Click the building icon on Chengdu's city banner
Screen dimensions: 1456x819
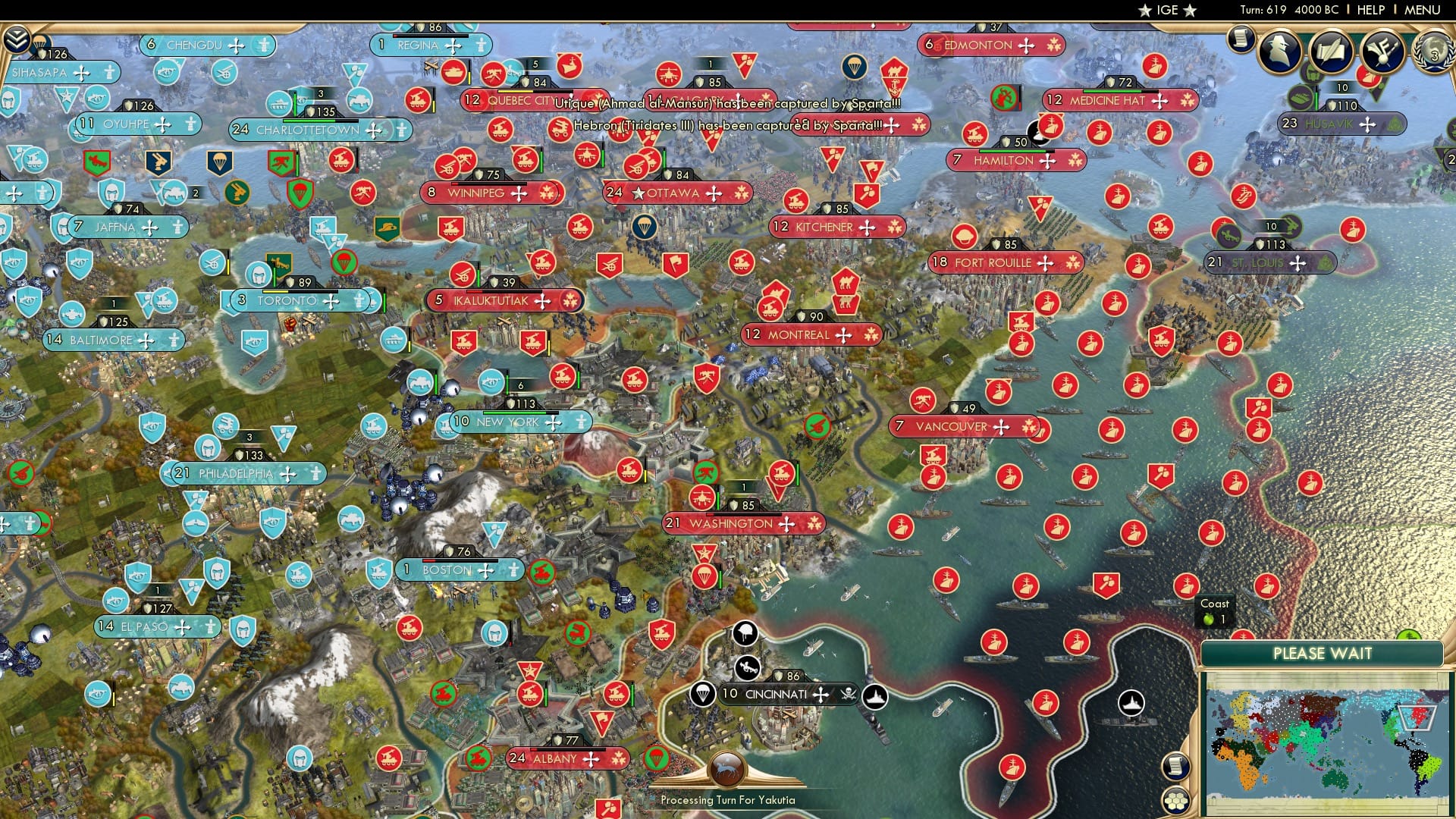265,45
